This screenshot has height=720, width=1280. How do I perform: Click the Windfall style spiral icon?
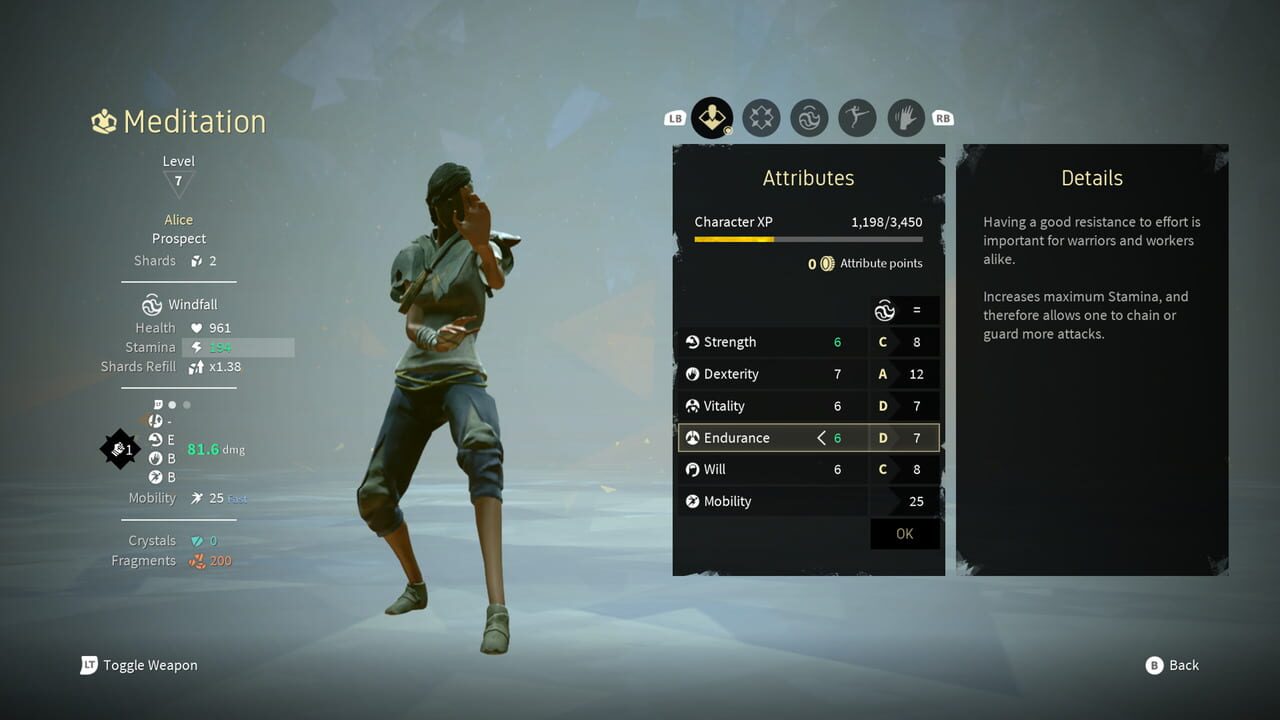(x=152, y=304)
